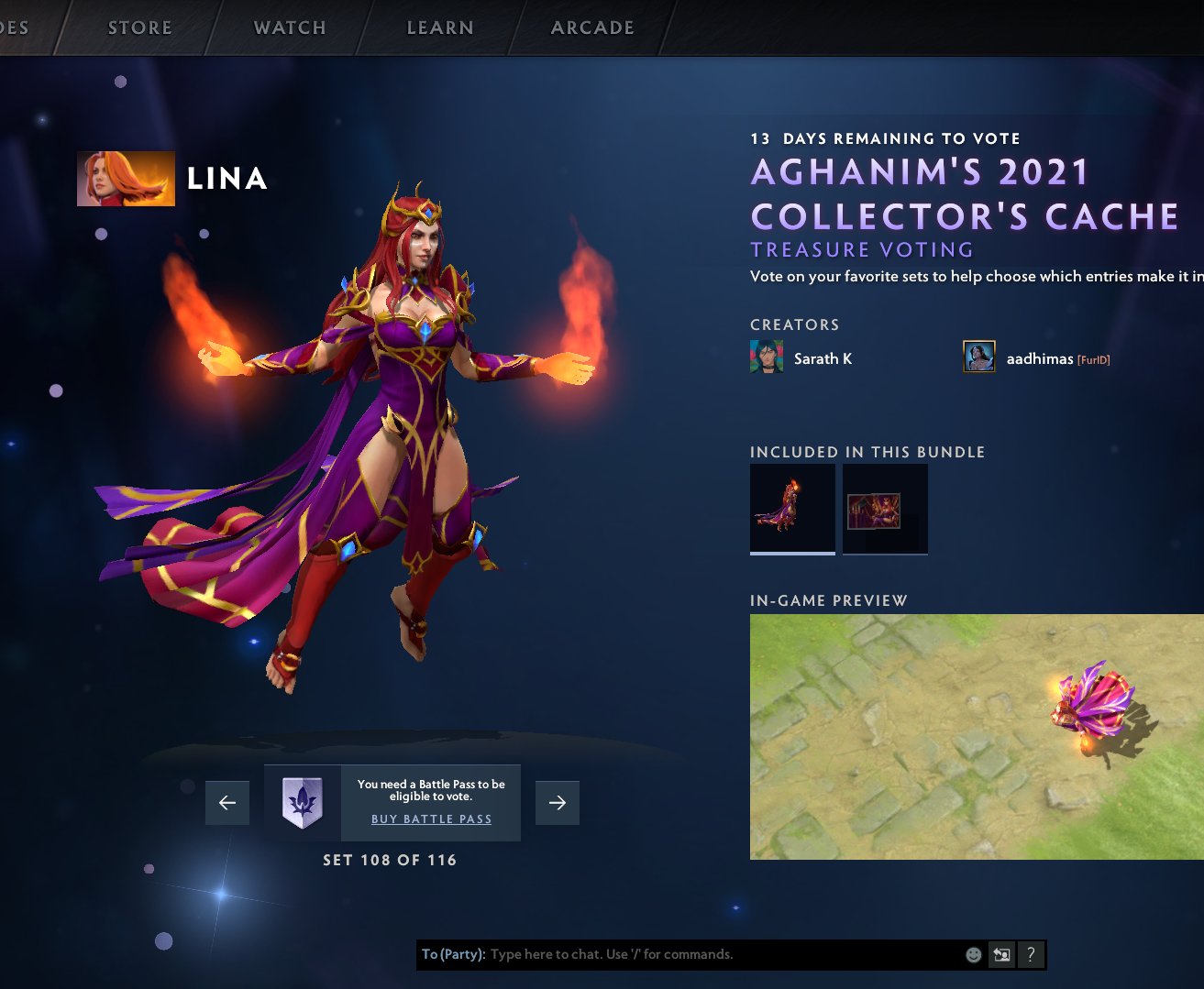
Task: Go to previous set with left arrow
Action: [226, 802]
